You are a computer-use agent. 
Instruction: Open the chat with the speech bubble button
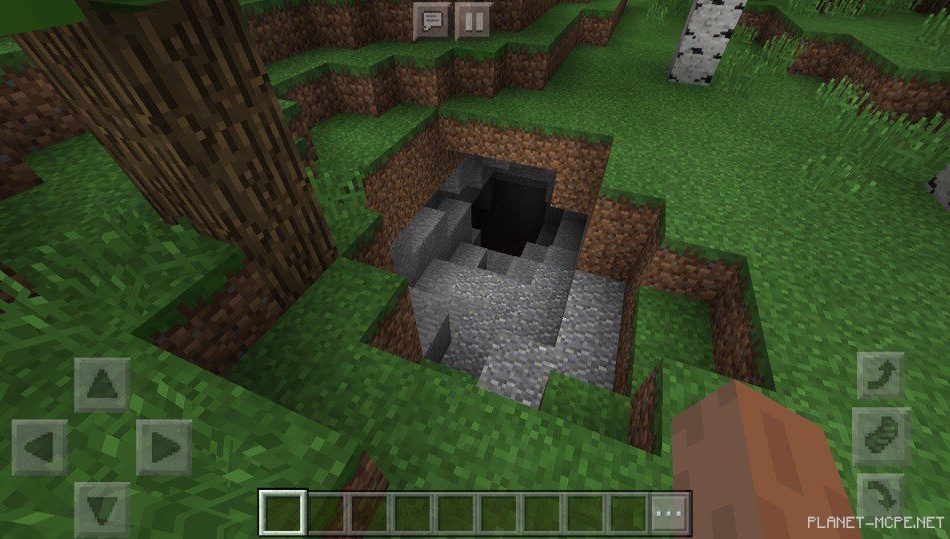pyautogui.click(x=432, y=20)
